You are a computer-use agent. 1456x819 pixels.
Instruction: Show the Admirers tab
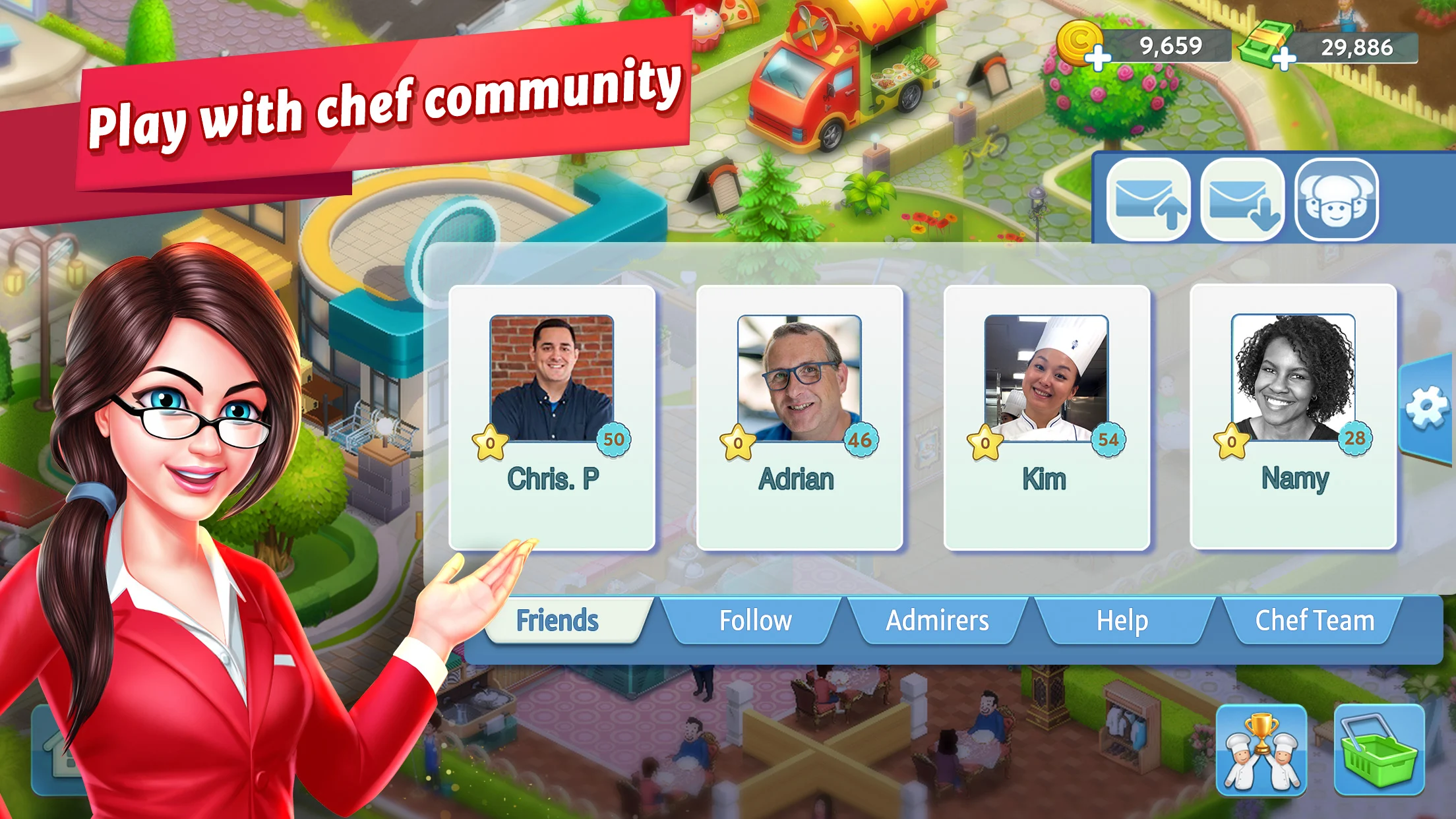[x=937, y=621]
